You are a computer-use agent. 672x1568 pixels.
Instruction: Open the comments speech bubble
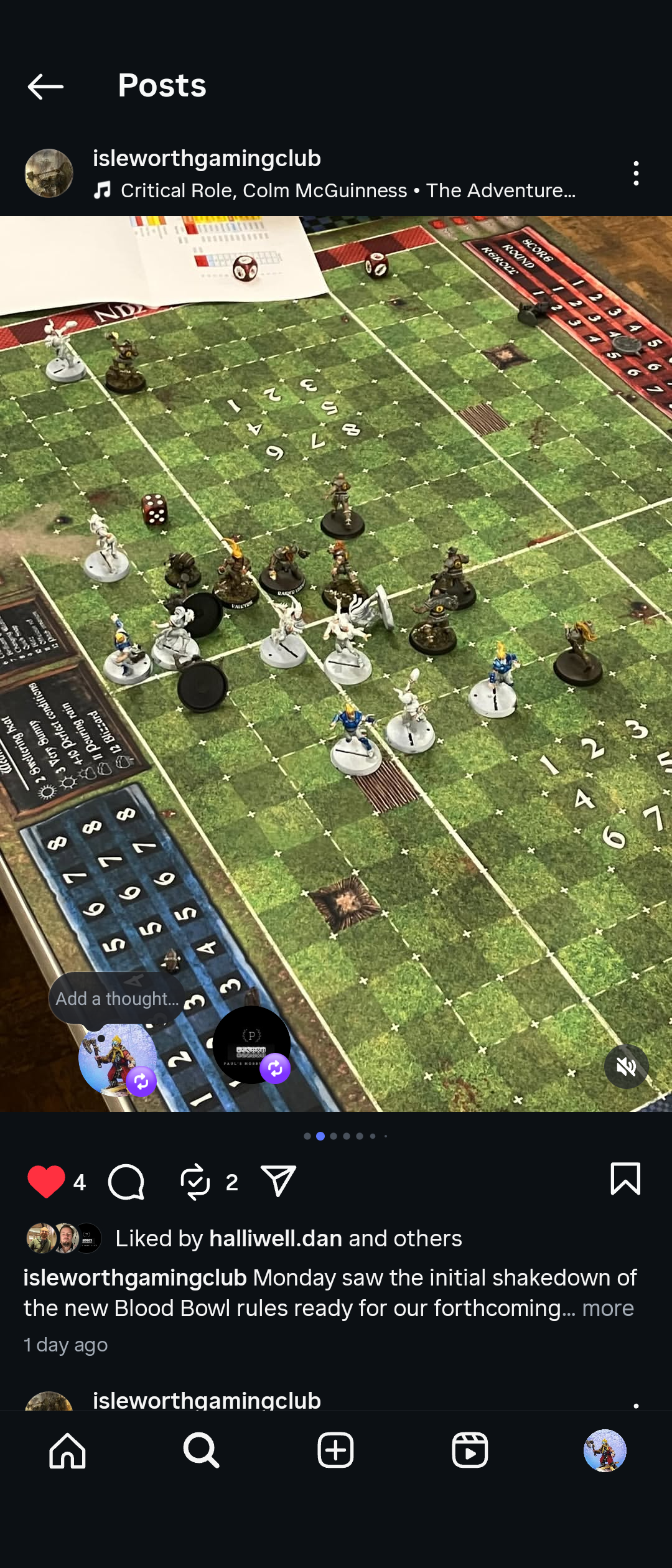pyautogui.click(x=126, y=1181)
